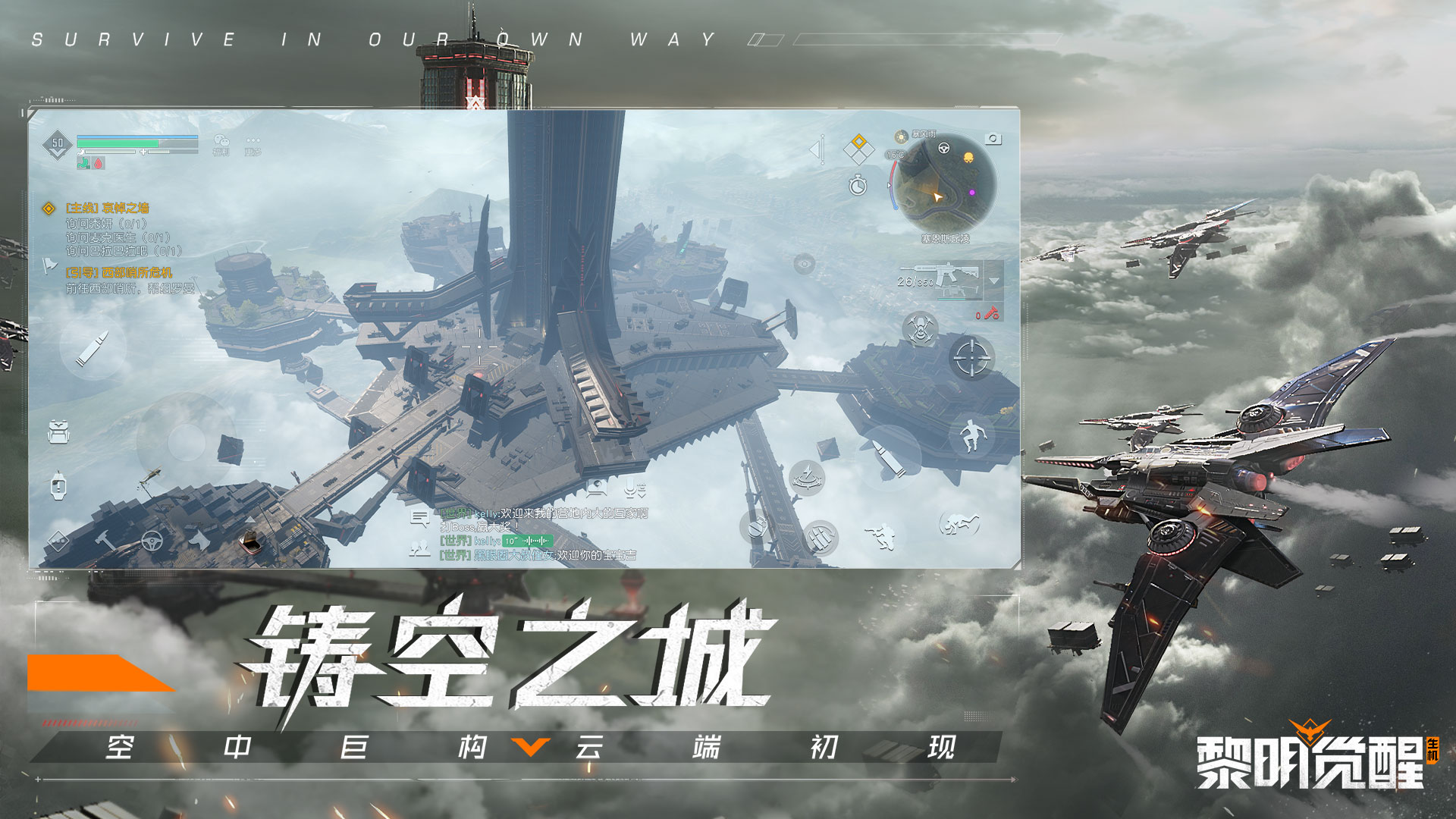
Task: Click the main quest 哀悼之墙 text
Action: [x=109, y=207]
